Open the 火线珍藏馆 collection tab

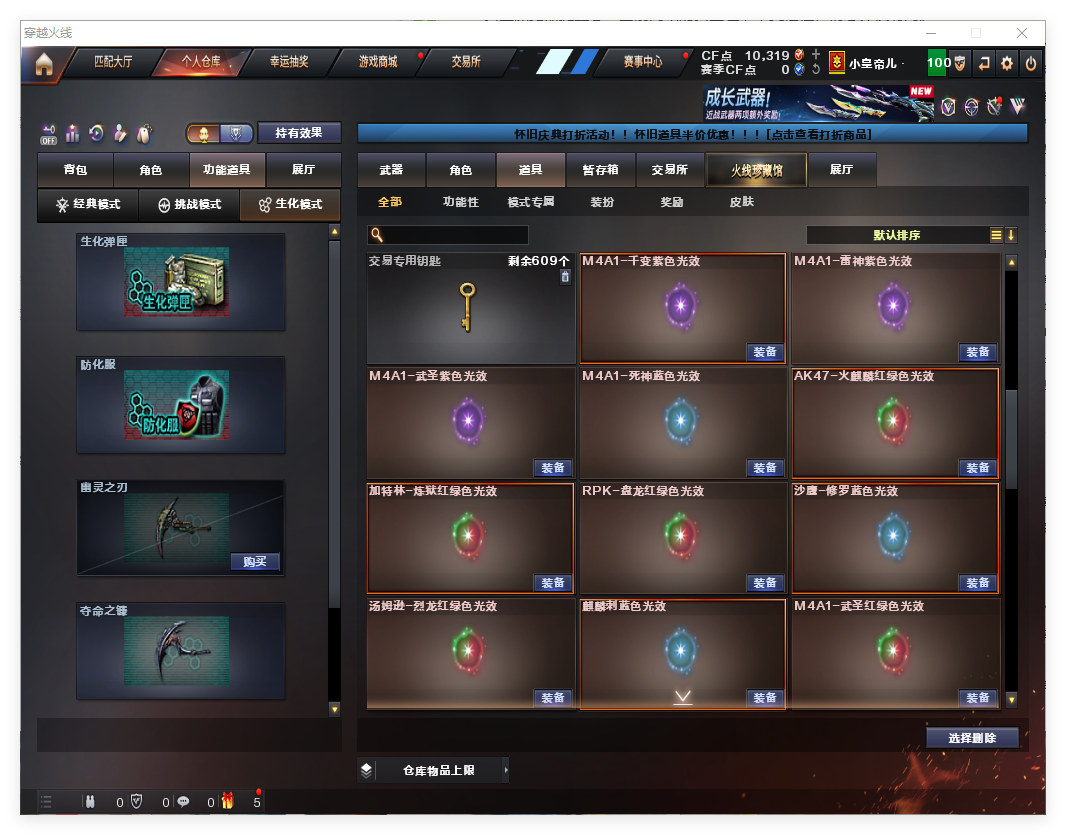tap(756, 171)
